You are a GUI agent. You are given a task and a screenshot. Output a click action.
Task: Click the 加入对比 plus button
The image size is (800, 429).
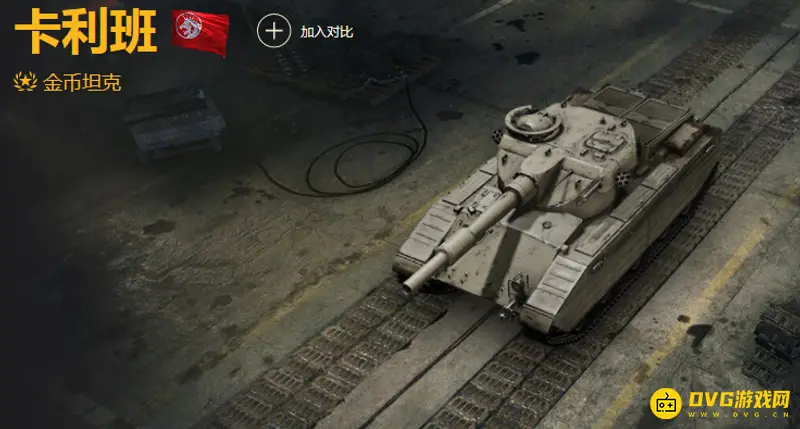coord(273,31)
